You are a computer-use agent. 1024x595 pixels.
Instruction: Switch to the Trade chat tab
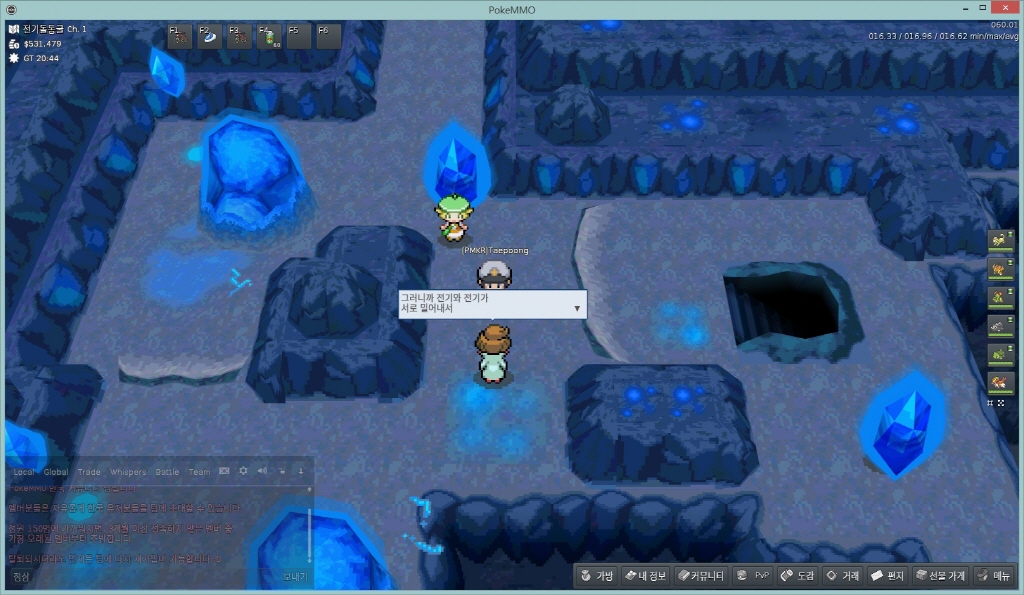coord(89,472)
